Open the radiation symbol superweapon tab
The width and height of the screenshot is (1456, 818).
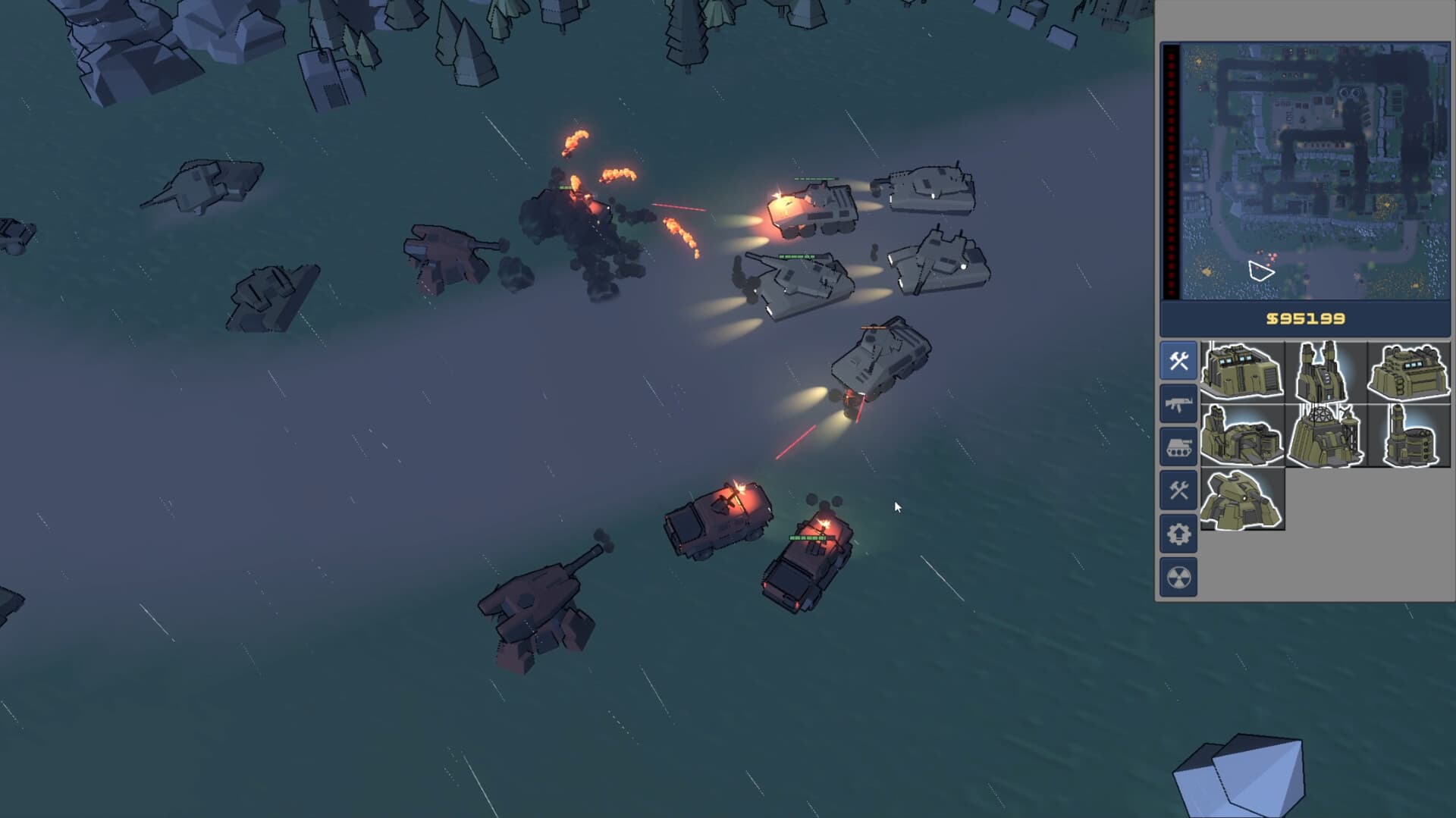[x=1178, y=578]
